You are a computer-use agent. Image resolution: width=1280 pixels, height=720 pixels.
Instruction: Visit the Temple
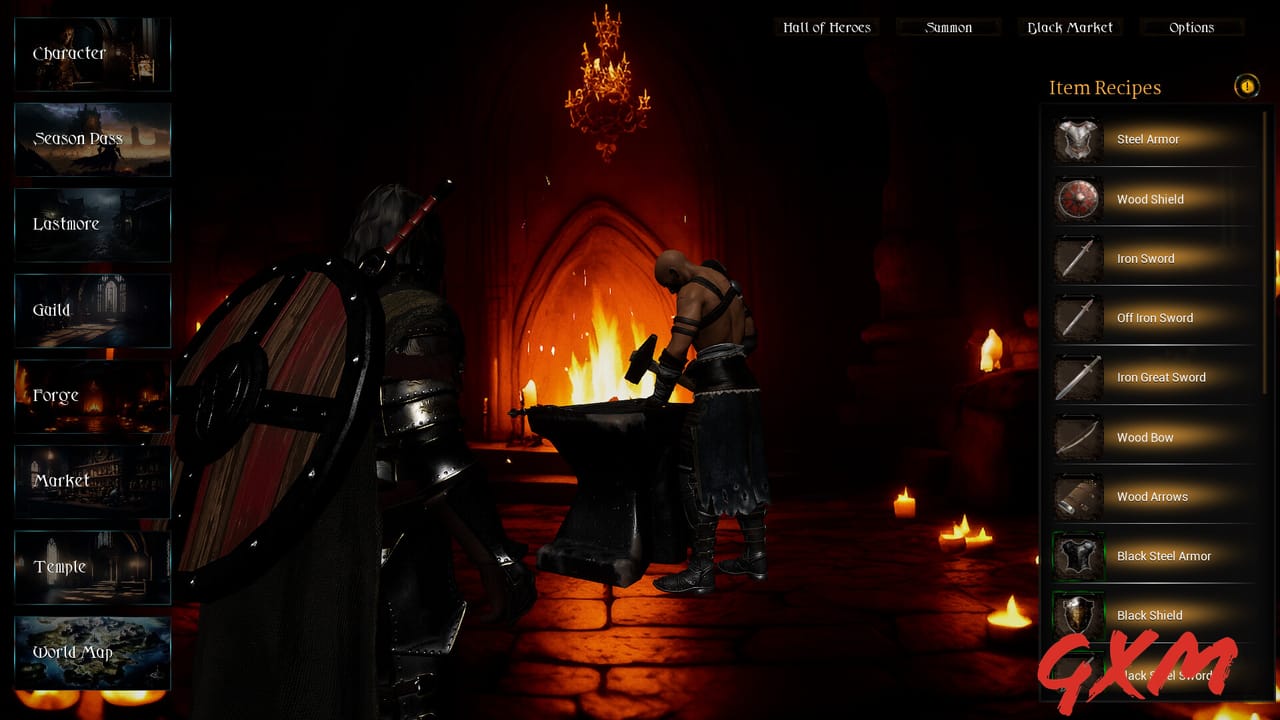click(92, 567)
